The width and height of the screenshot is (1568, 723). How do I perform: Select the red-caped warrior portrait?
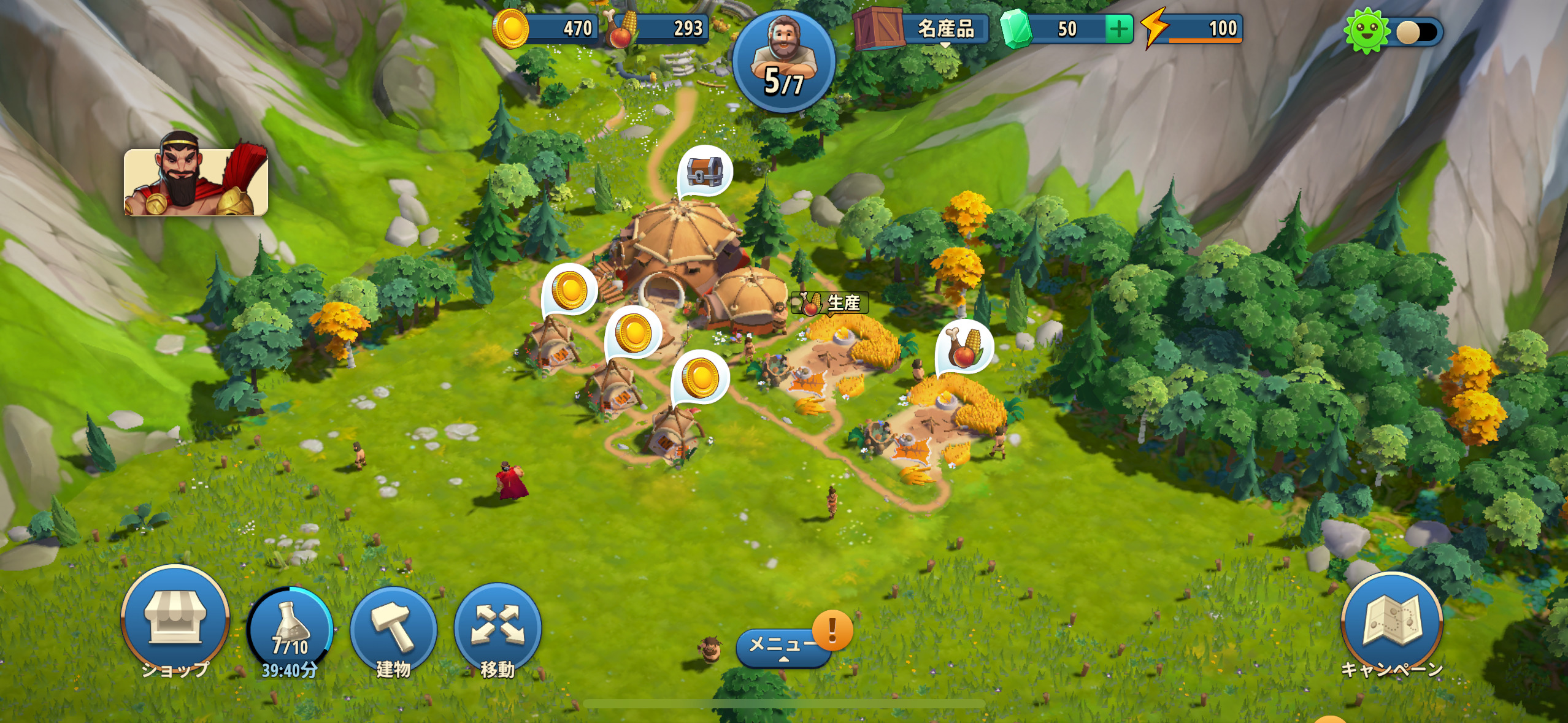pos(196,182)
